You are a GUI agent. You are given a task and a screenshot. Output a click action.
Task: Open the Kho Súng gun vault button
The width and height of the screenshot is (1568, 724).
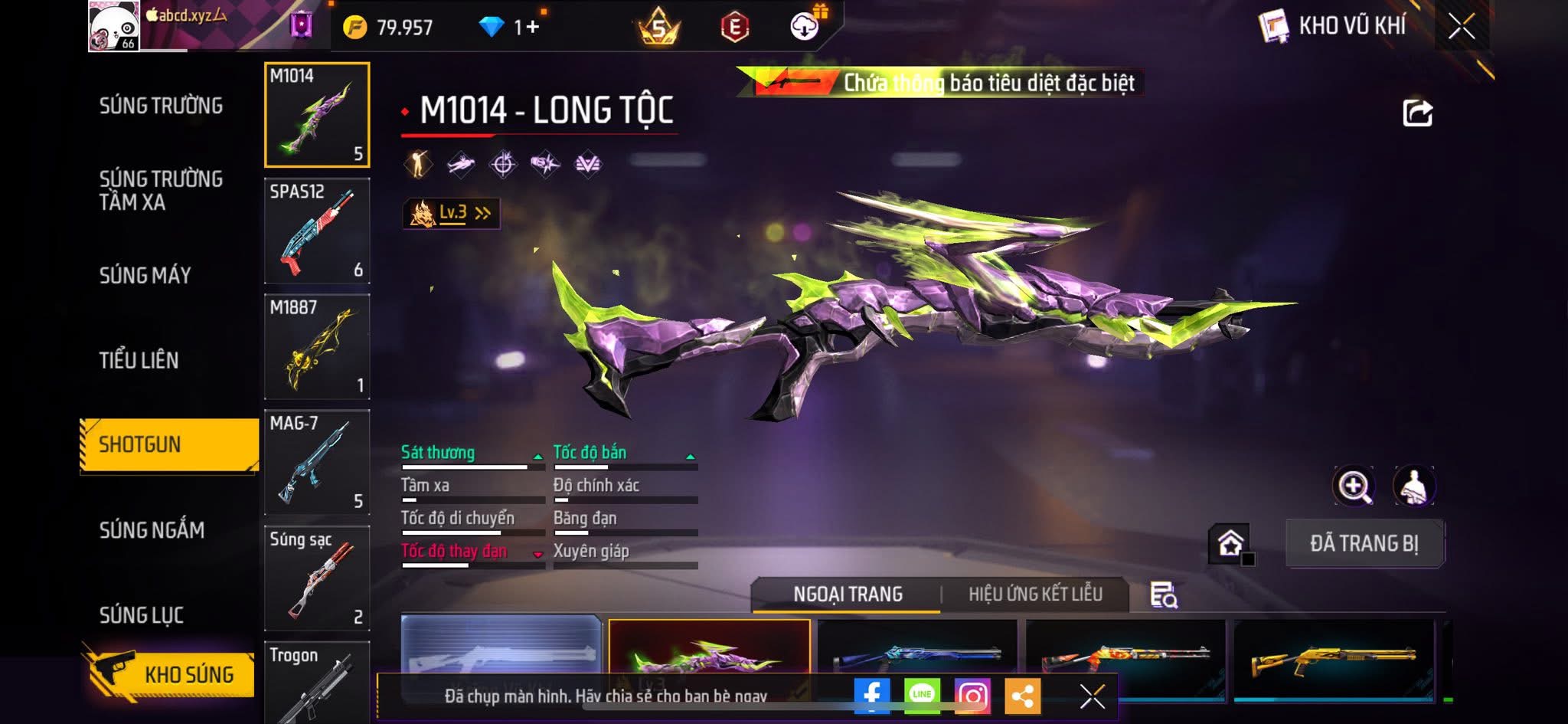pos(168,674)
